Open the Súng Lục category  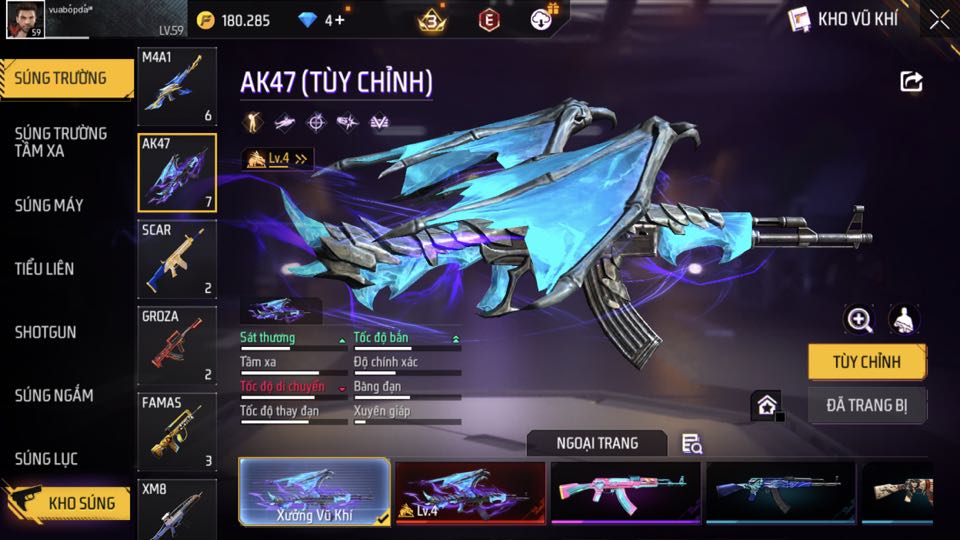(x=46, y=459)
